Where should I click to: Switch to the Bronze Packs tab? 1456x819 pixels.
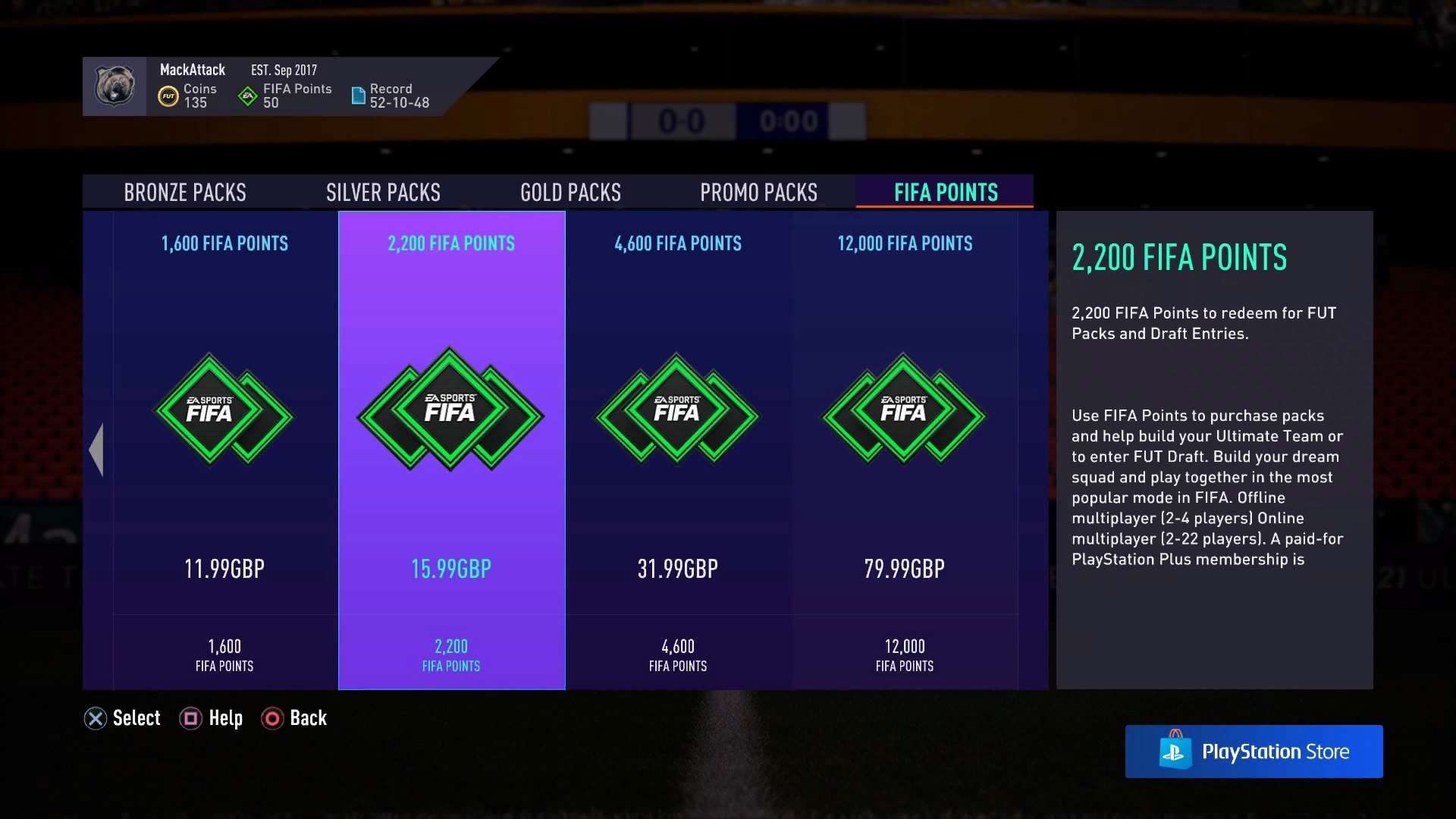pos(185,193)
